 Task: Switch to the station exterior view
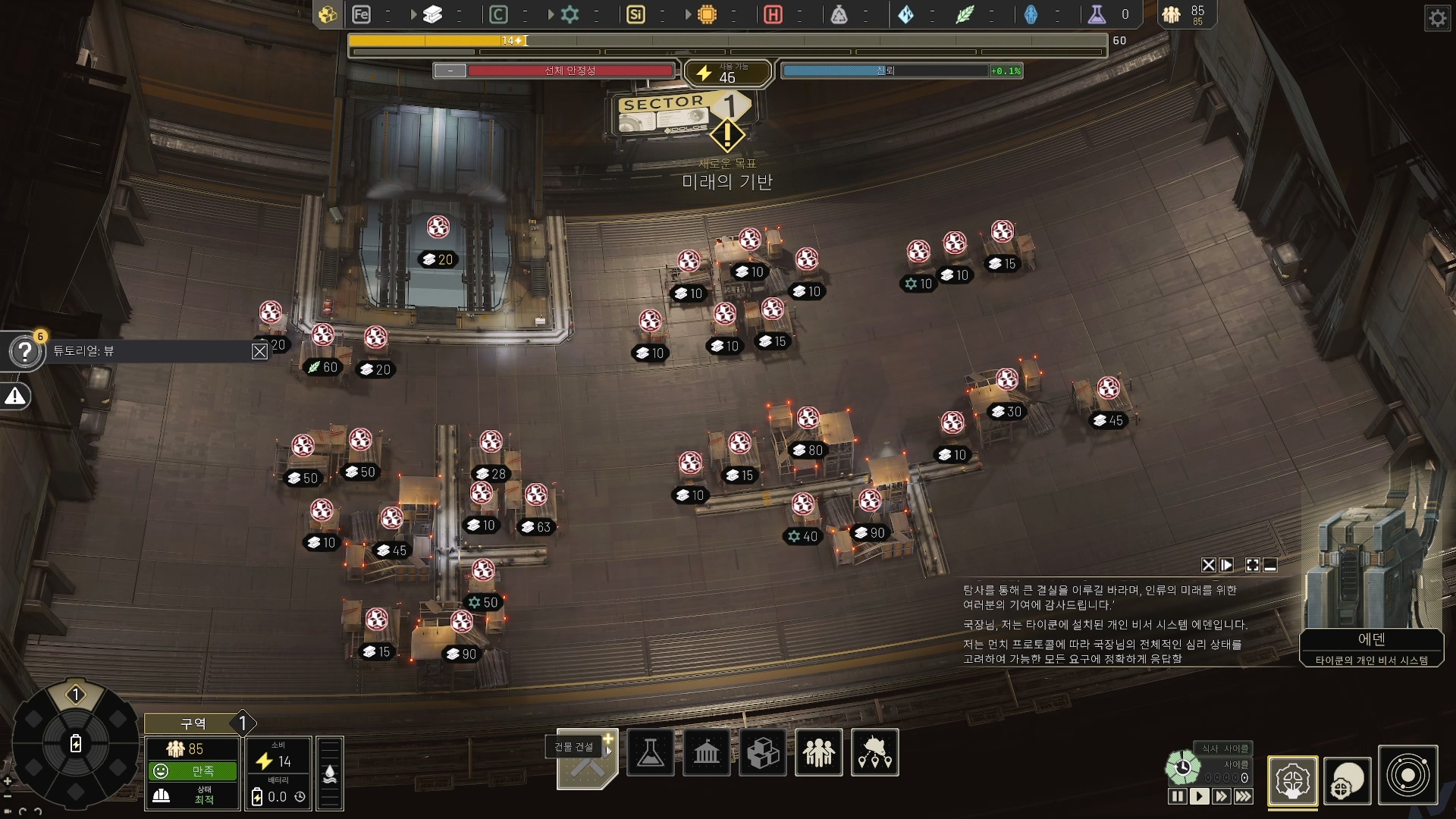click(1348, 780)
